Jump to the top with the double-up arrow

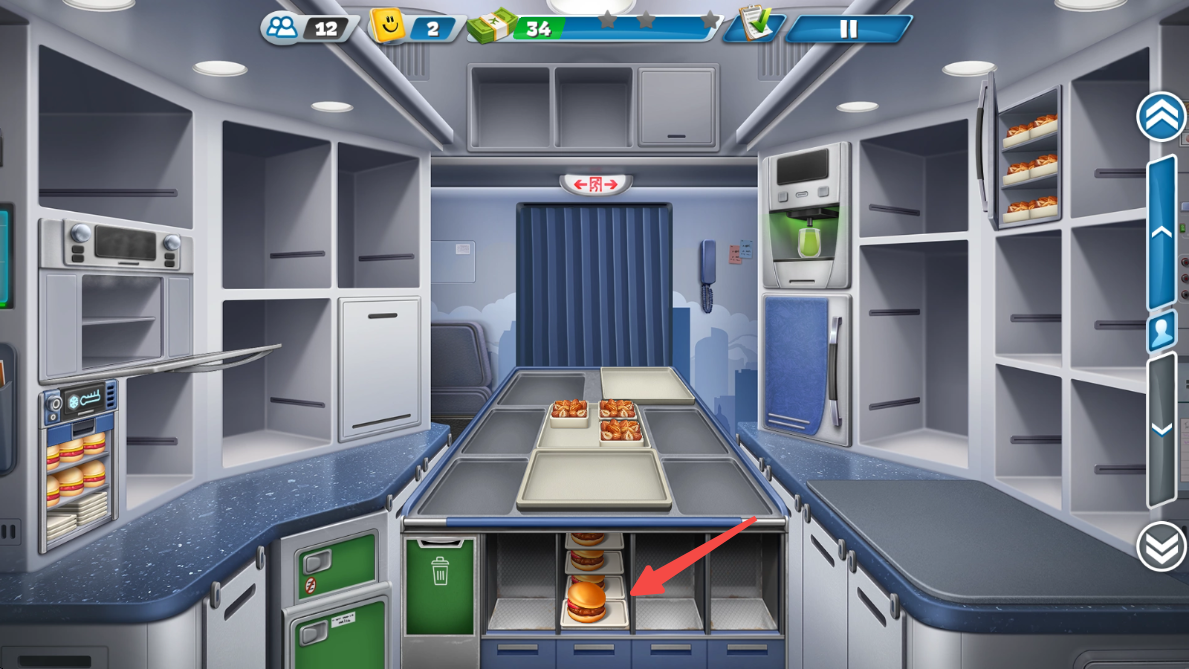(1161, 117)
